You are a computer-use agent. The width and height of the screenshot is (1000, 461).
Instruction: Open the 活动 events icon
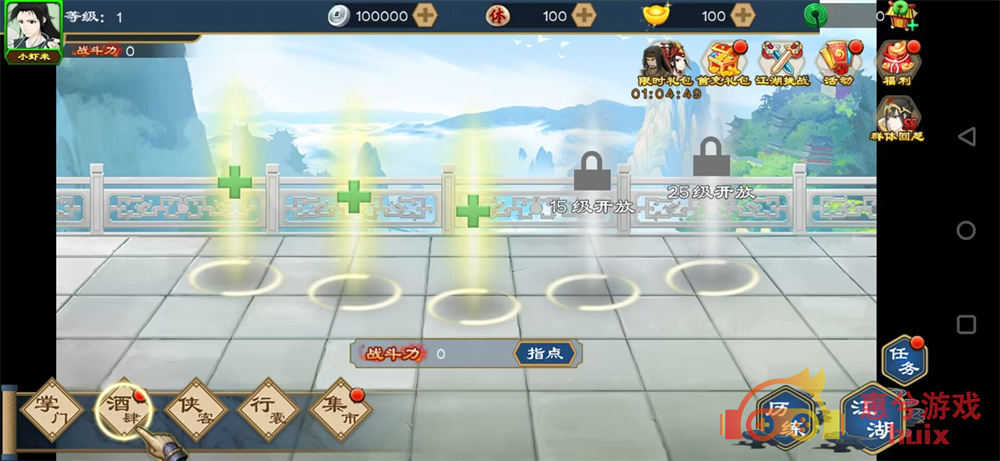click(x=838, y=65)
